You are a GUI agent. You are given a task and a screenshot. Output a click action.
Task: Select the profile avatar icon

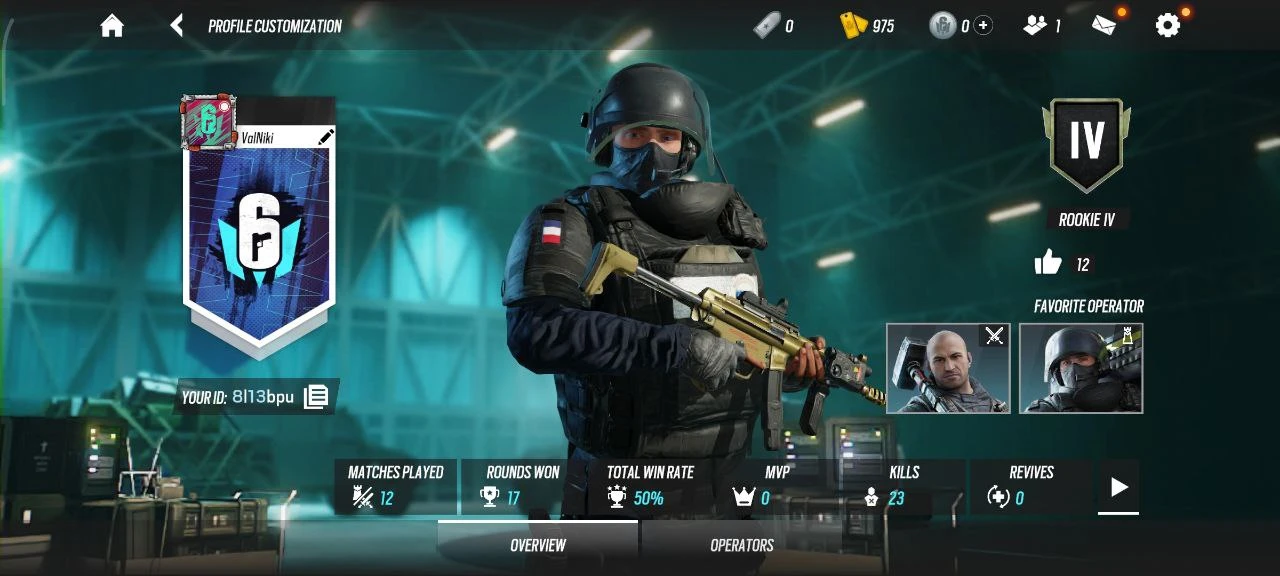point(208,122)
